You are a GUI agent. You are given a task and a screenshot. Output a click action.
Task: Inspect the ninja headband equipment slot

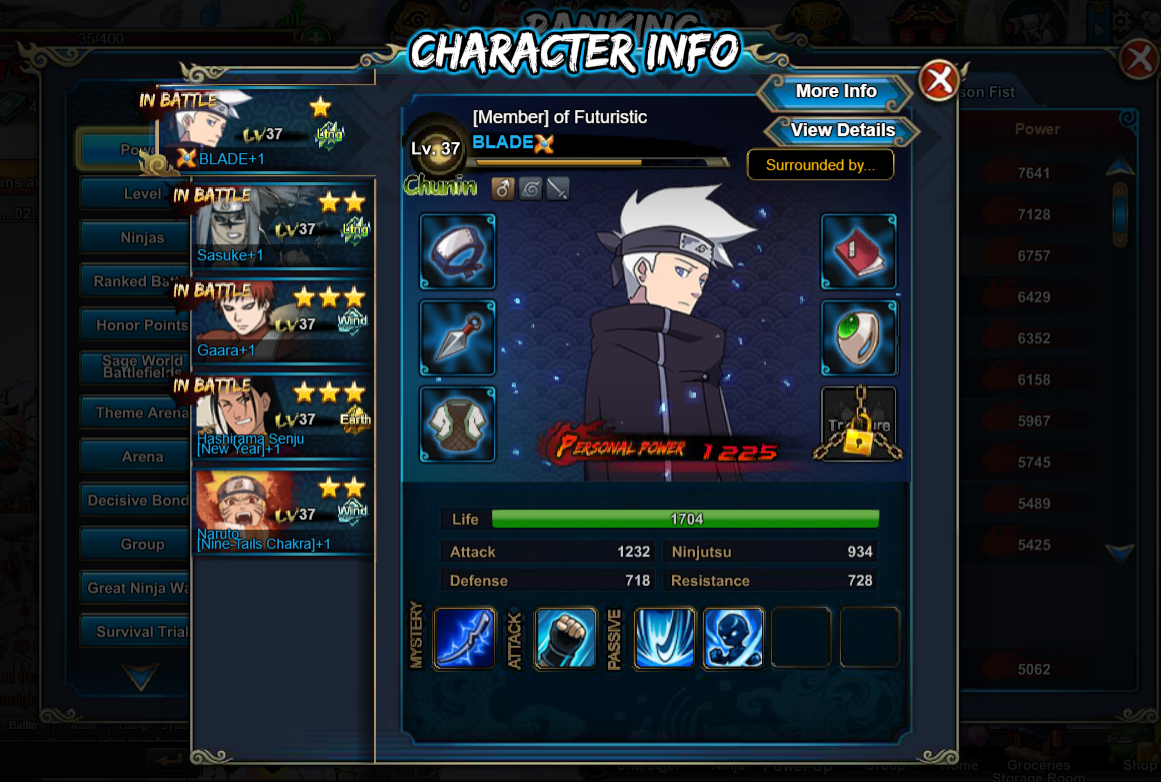pyautogui.click(x=458, y=252)
